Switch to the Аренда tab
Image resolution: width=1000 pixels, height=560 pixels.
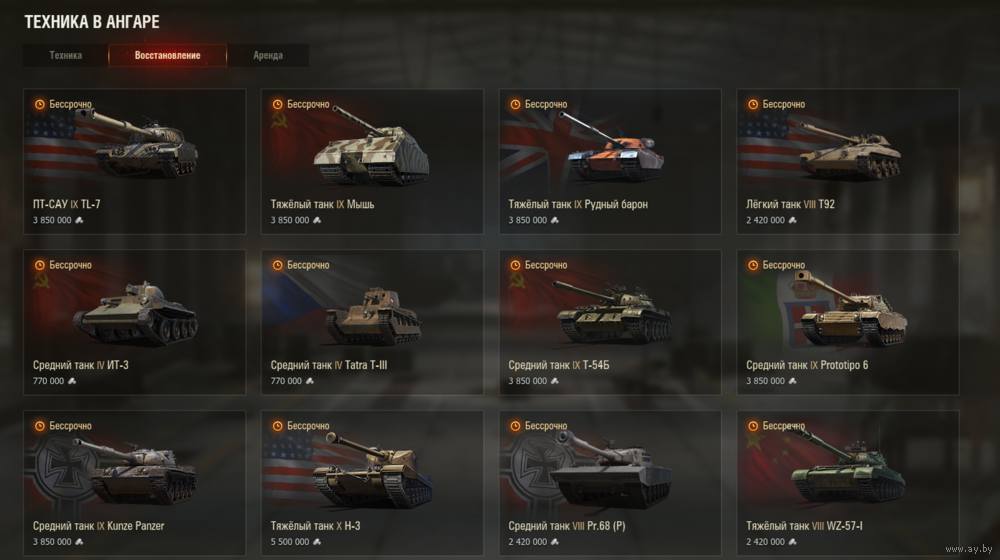point(268,56)
